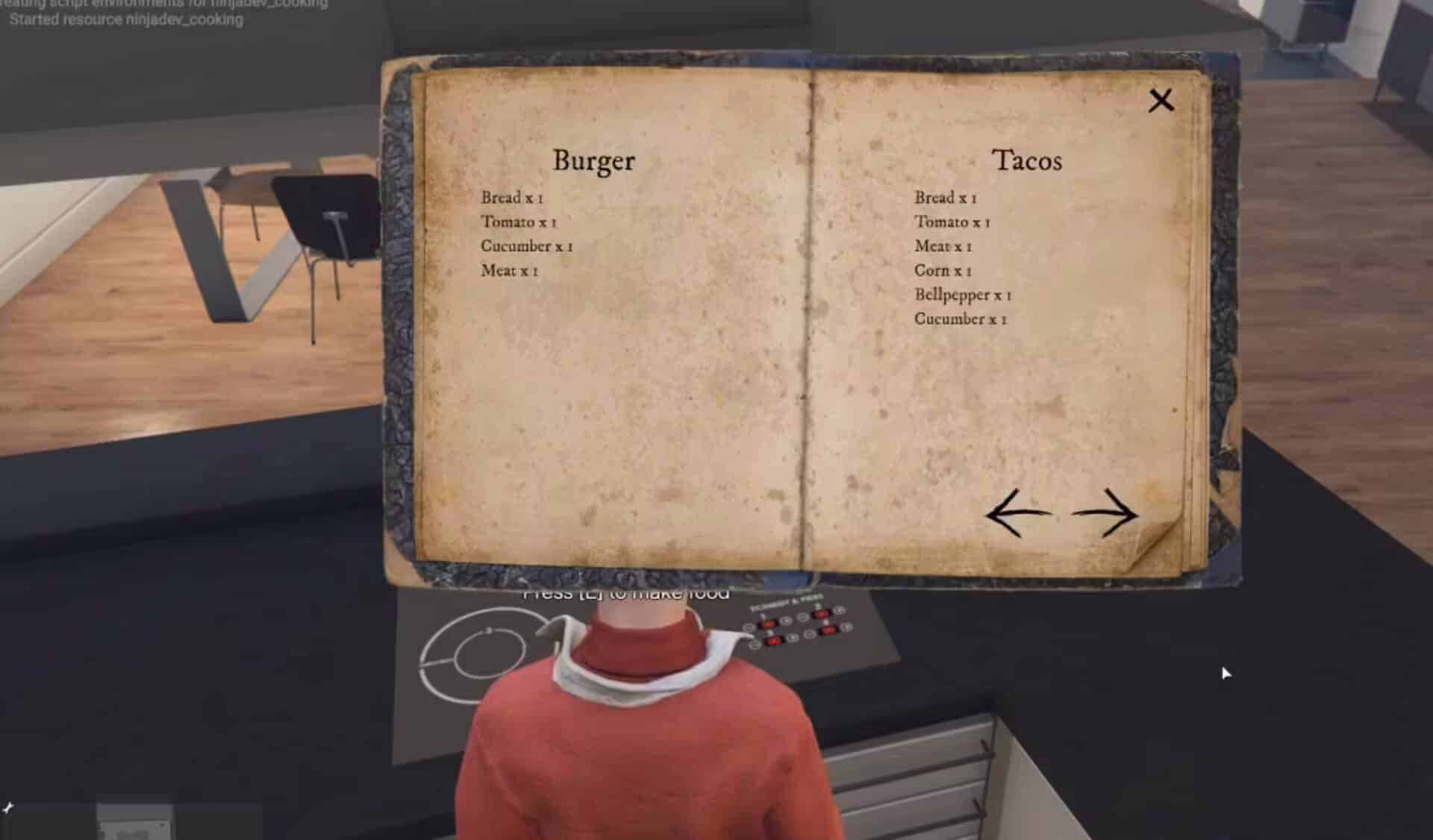Close the recipe book with the X
Screen dimensions: 1433x840
coord(1161,101)
